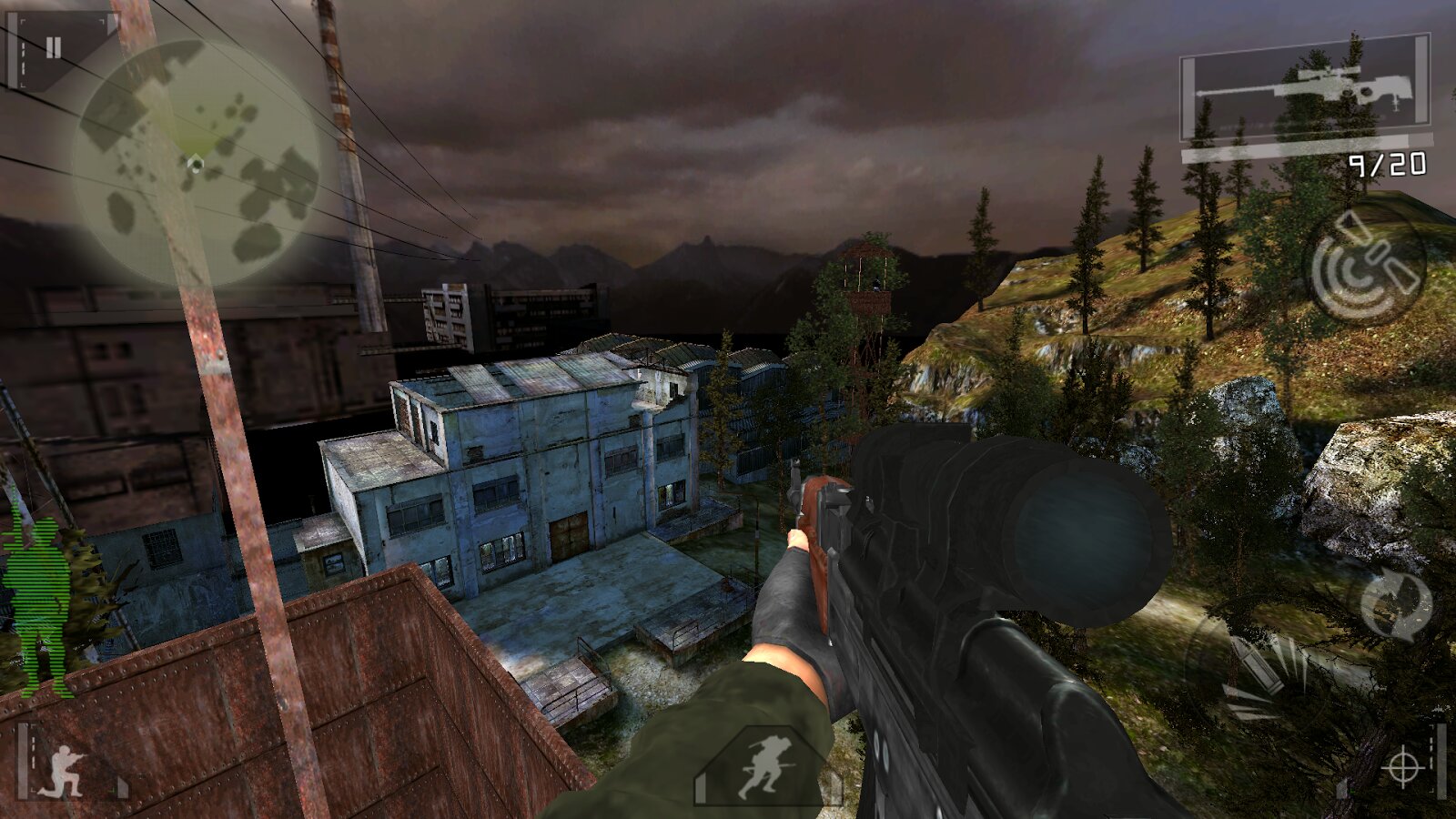Switch weapon via the sniper rifle panel
This screenshot has width=1456, height=819.
[1305, 88]
